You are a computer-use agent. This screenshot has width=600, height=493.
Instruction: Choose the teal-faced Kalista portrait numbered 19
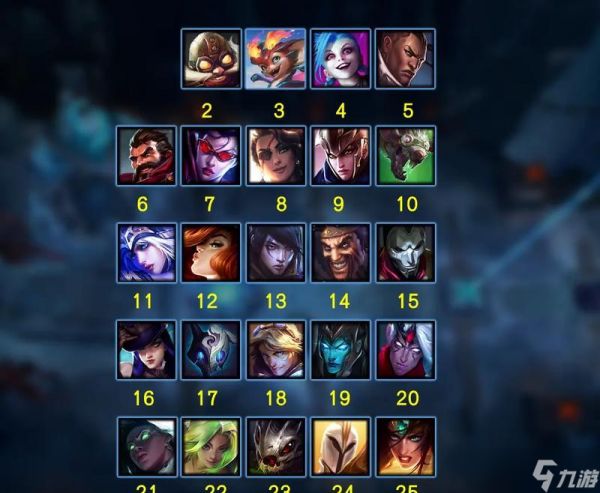click(340, 349)
